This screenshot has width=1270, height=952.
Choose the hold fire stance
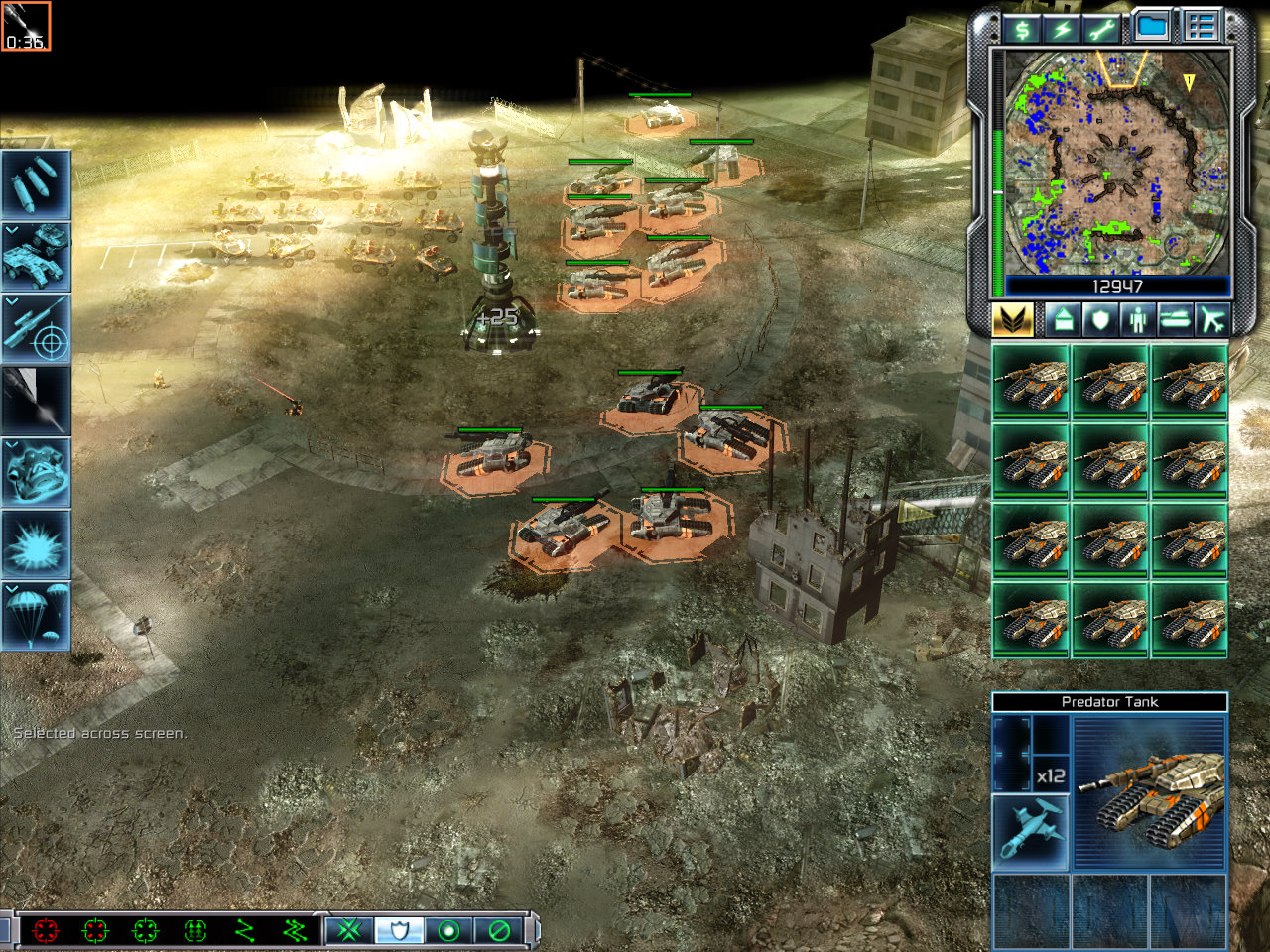[x=499, y=930]
